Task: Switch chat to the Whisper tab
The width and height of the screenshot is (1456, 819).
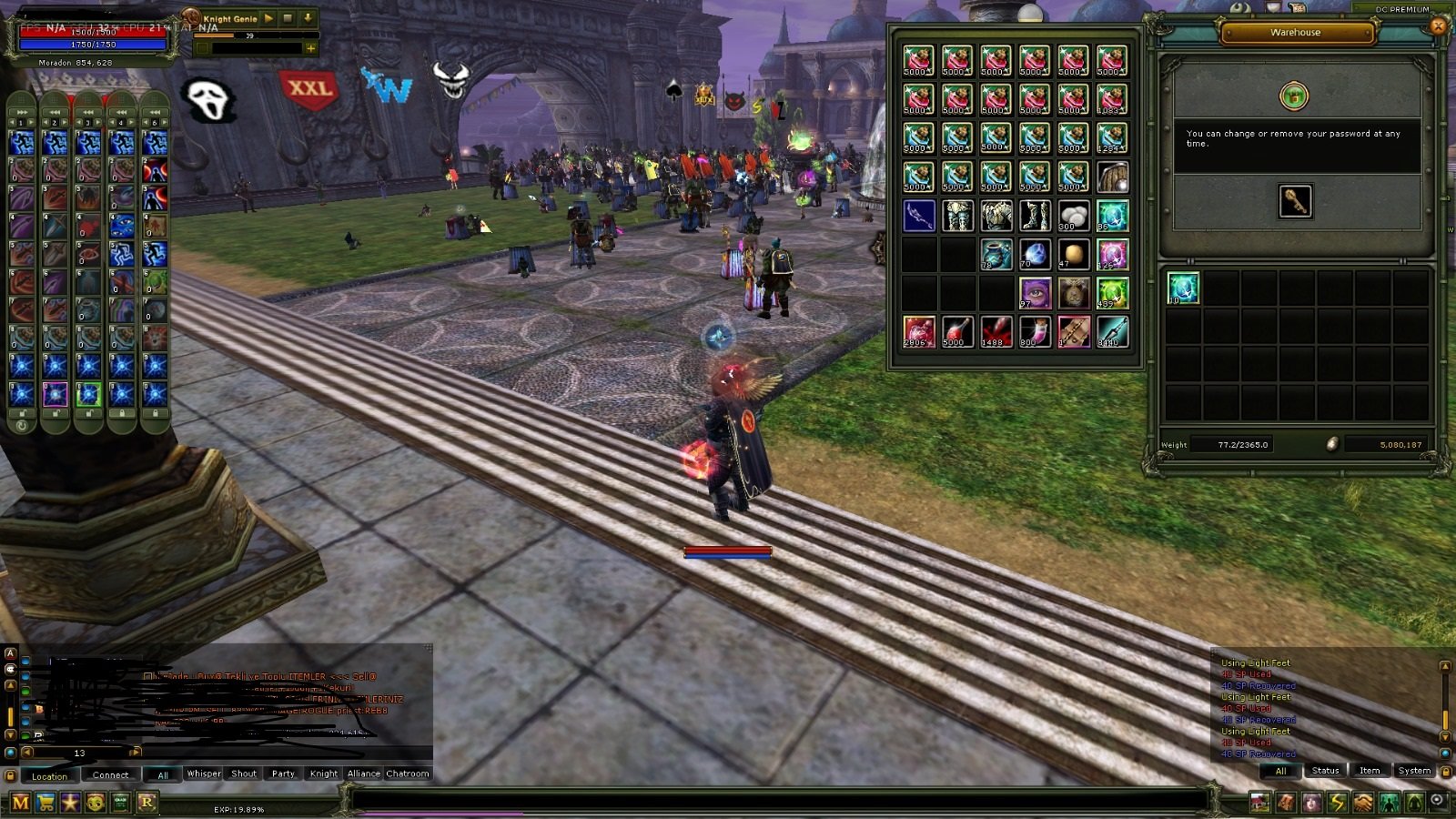Action: pyautogui.click(x=203, y=773)
